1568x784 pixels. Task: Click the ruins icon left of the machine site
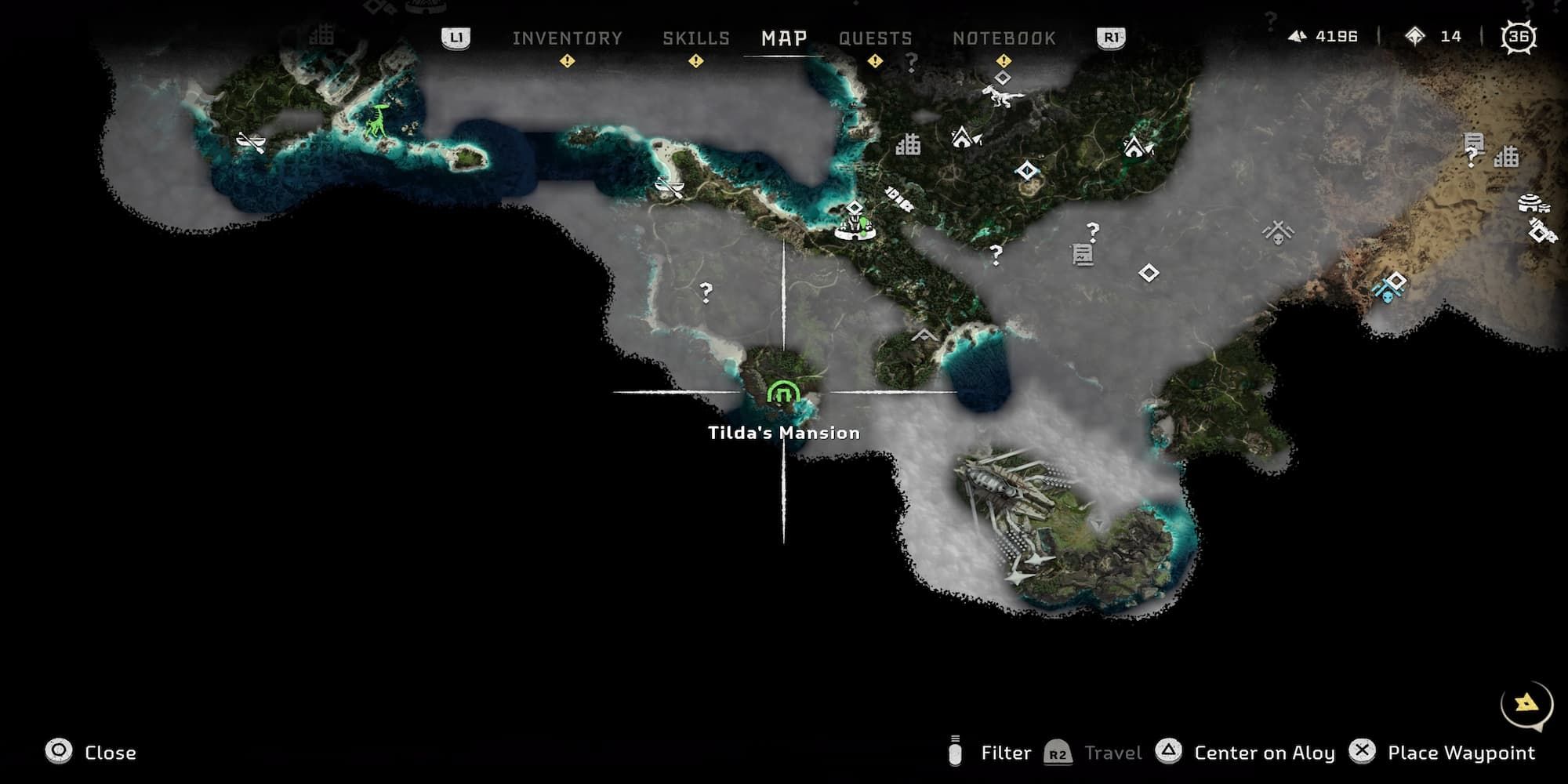click(x=909, y=146)
